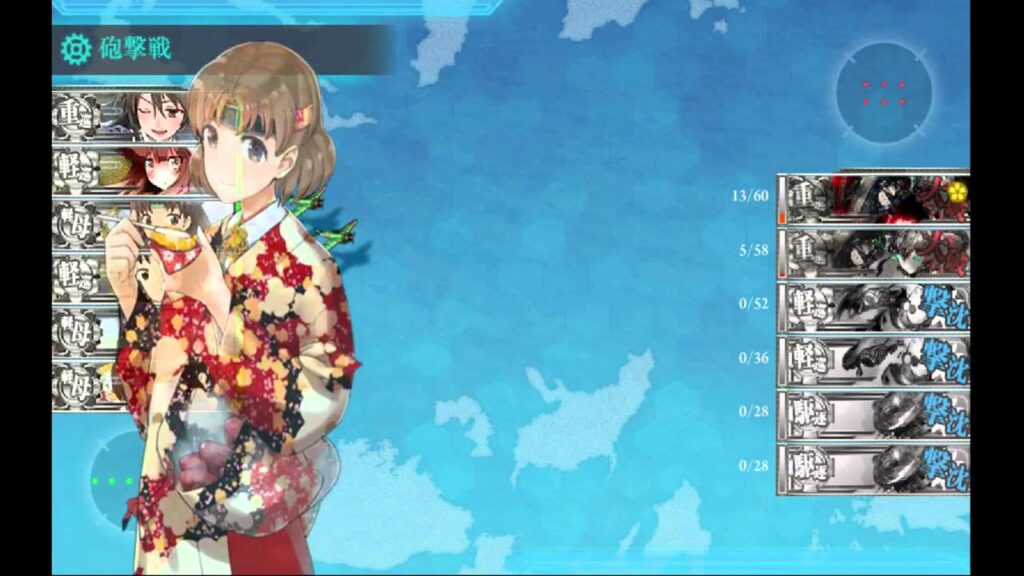Select the enemy heavy cruiser banner with 5/58 HP
1024x576 pixels.
coord(873,253)
